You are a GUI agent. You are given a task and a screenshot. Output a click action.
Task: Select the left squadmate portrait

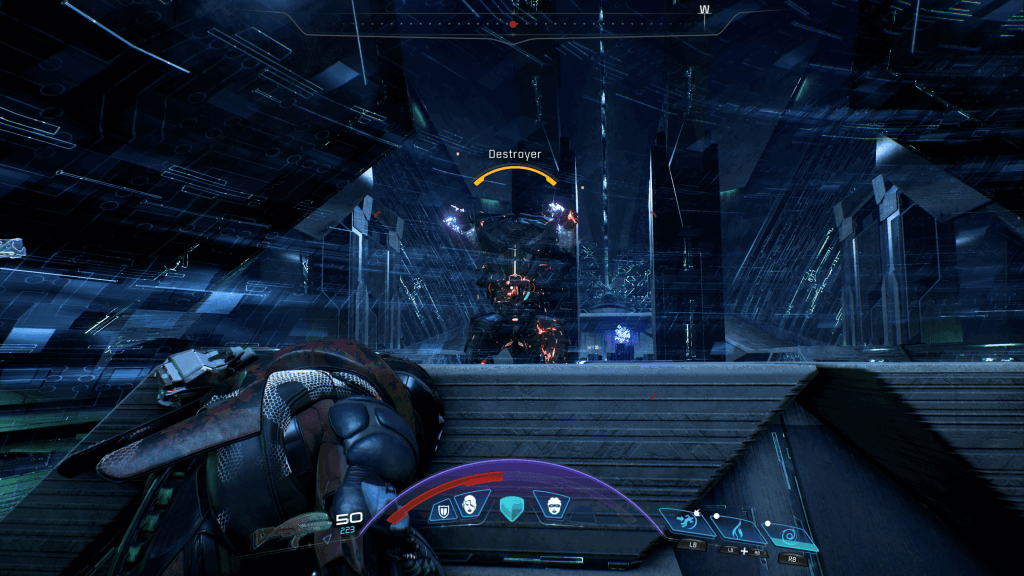tap(467, 506)
